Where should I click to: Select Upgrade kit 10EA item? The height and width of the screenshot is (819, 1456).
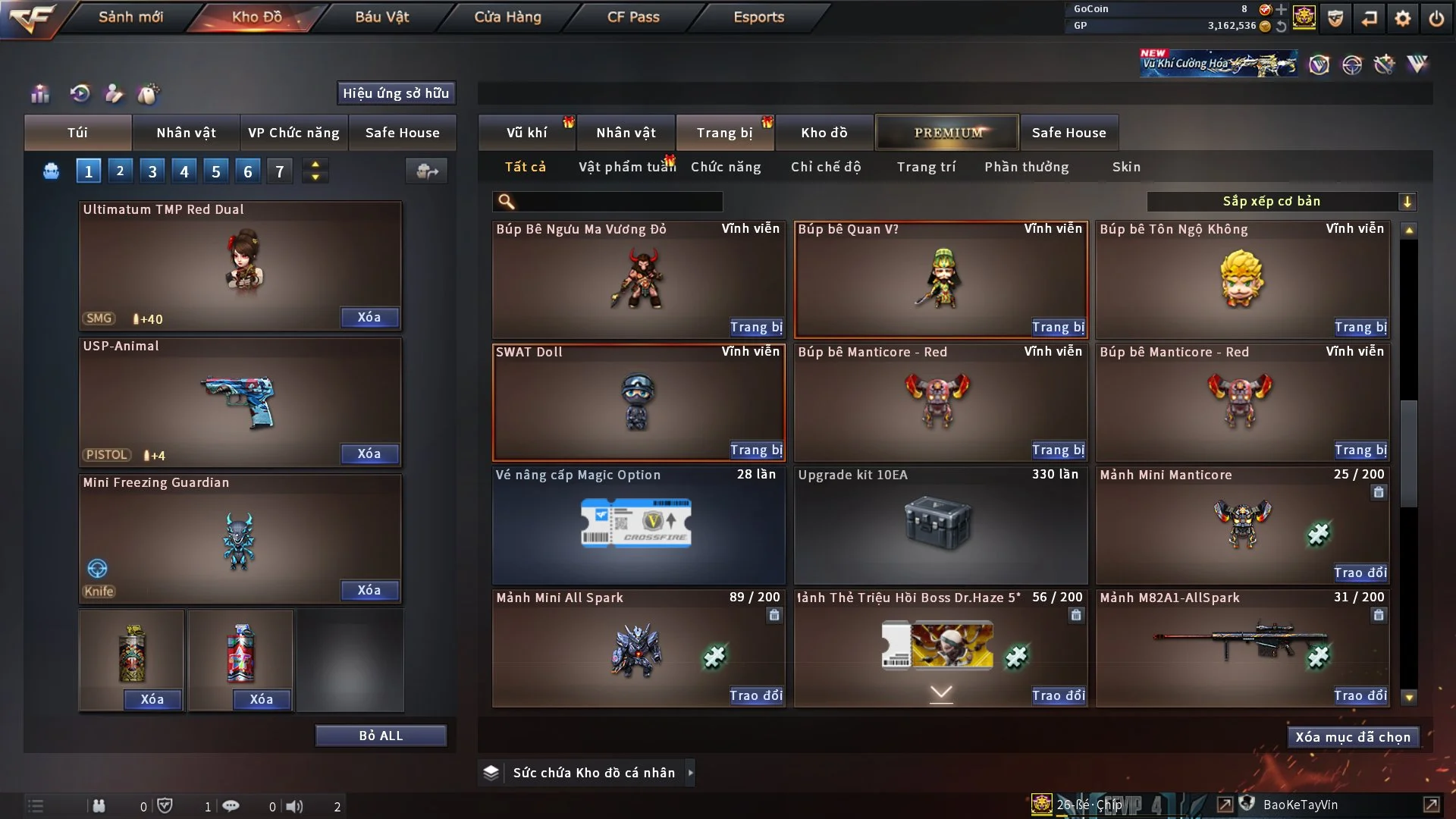click(x=940, y=525)
